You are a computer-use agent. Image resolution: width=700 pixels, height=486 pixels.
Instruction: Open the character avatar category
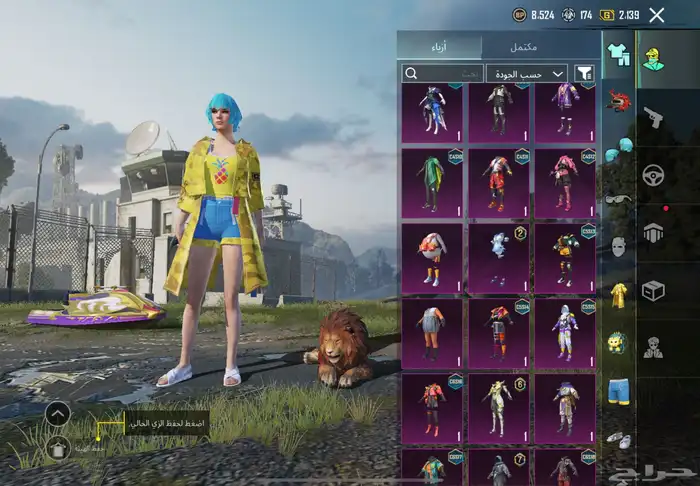click(x=654, y=58)
